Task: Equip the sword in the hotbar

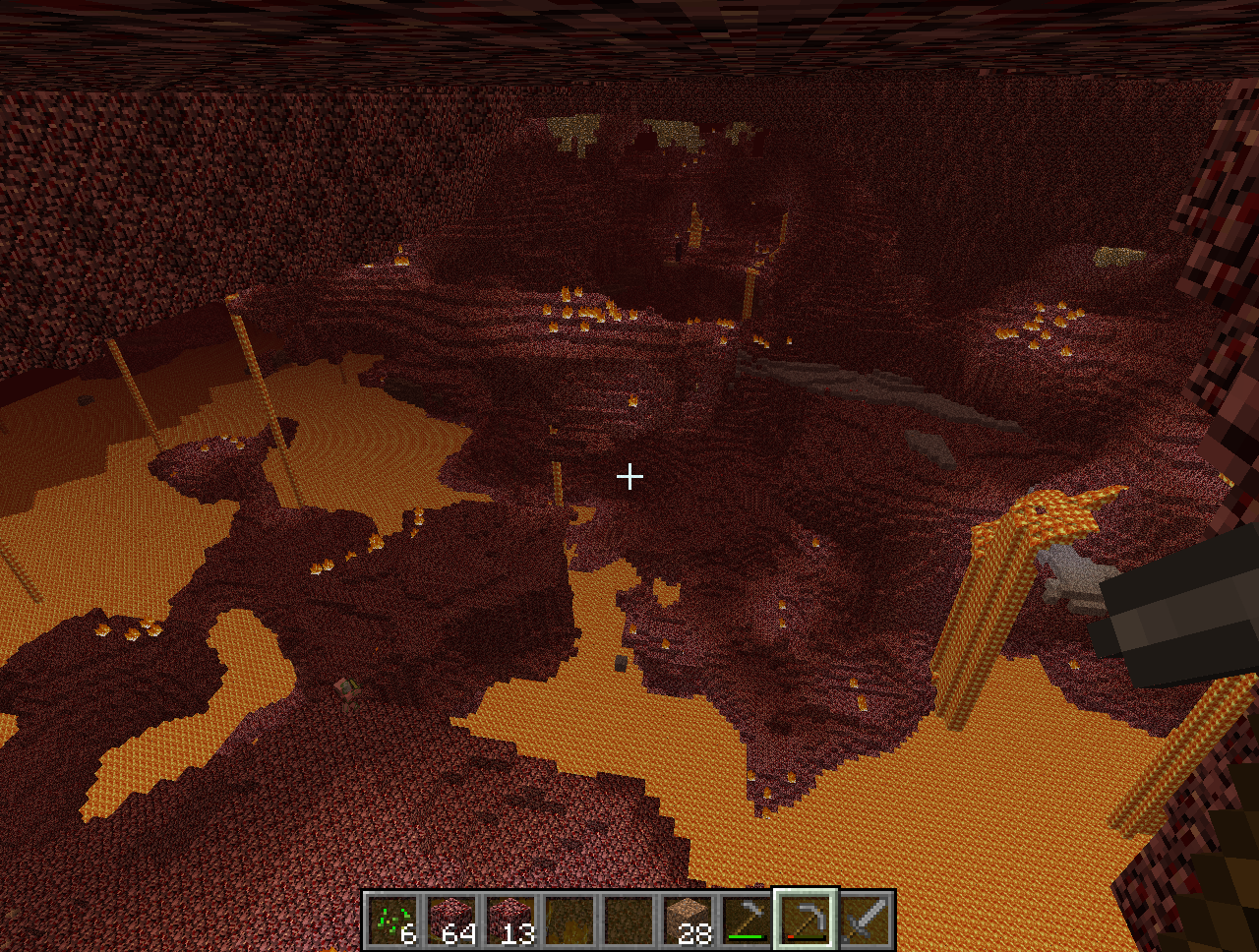Action: tap(865, 921)
